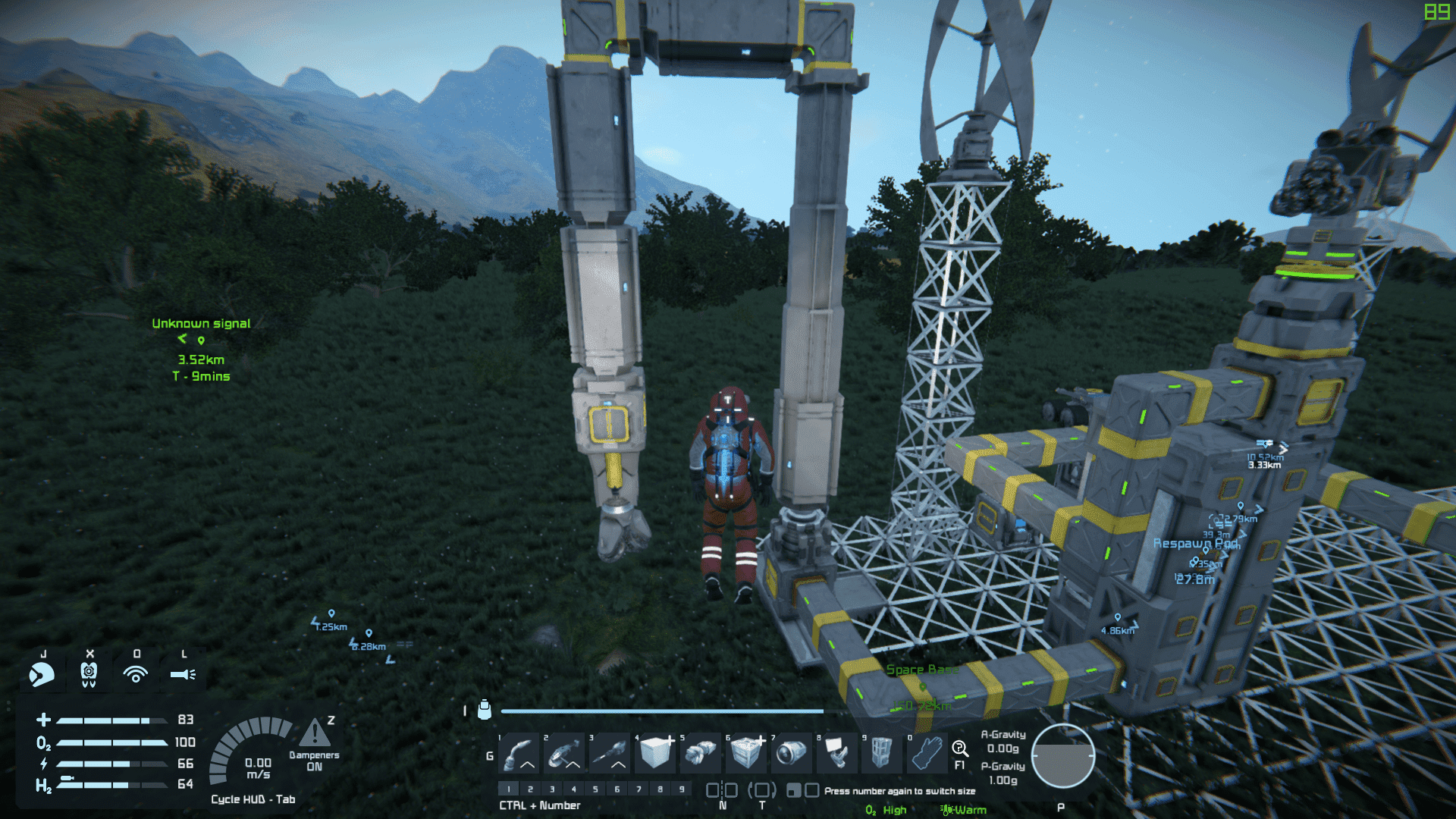This screenshot has width=1456, height=819.
Task: Pick the frame block in slot 9
Action: coord(881,753)
